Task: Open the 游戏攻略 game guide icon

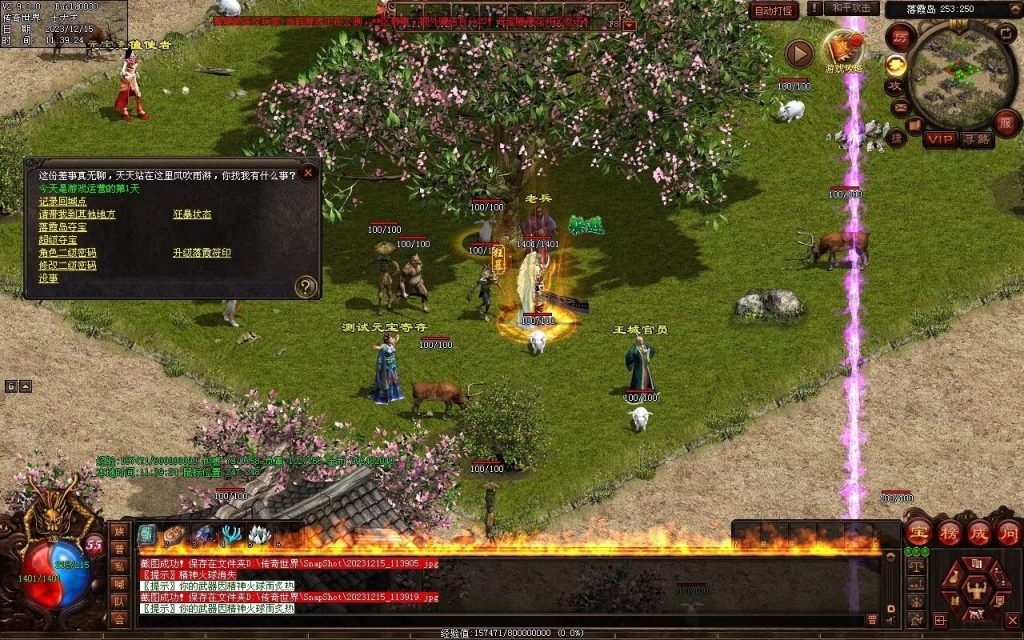Action: (x=843, y=51)
